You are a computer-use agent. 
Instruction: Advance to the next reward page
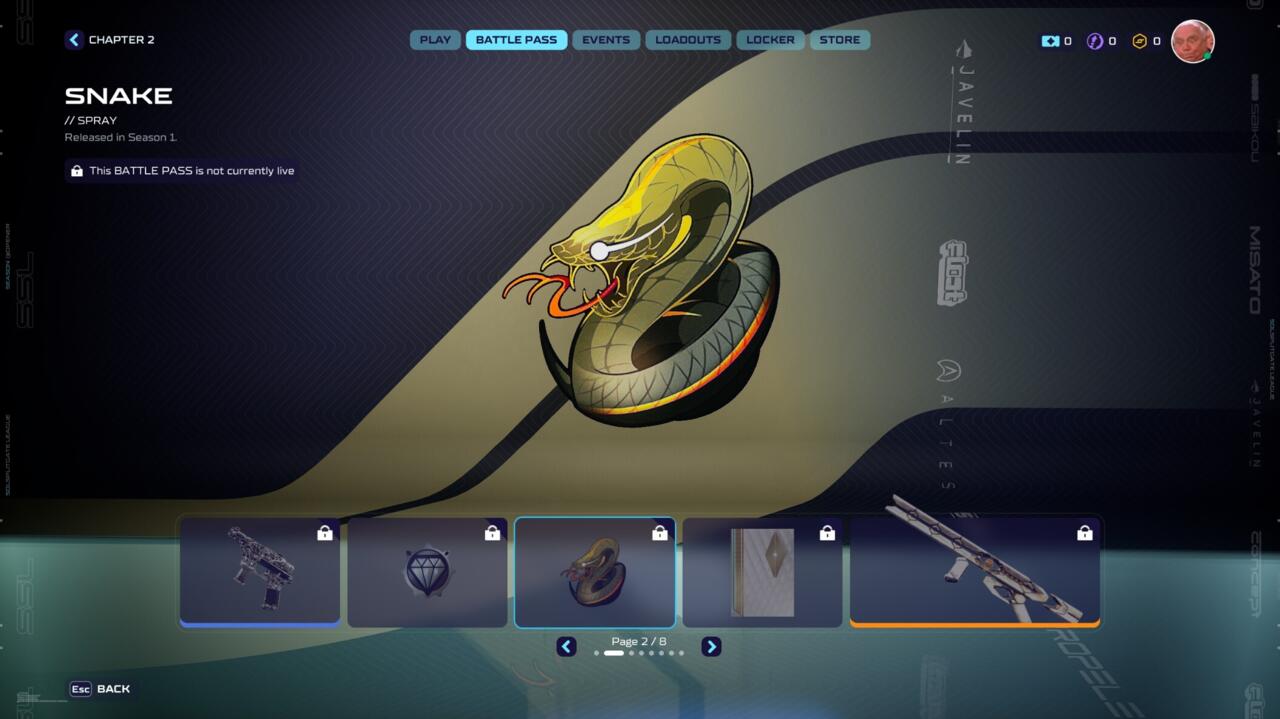click(711, 647)
